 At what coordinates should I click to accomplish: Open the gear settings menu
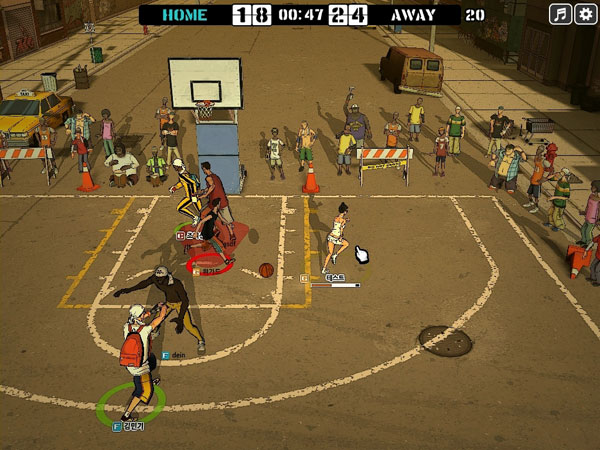coord(585,14)
